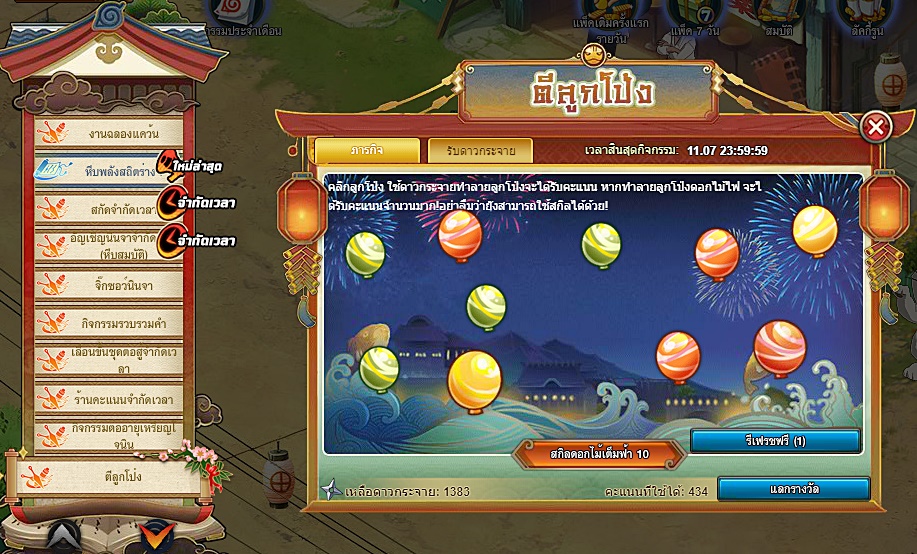Image resolution: width=917 pixels, height=554 pixels.
Task: Open the กิจกรรมรวบรวมคำ event
Action: [x=108, y=322]
